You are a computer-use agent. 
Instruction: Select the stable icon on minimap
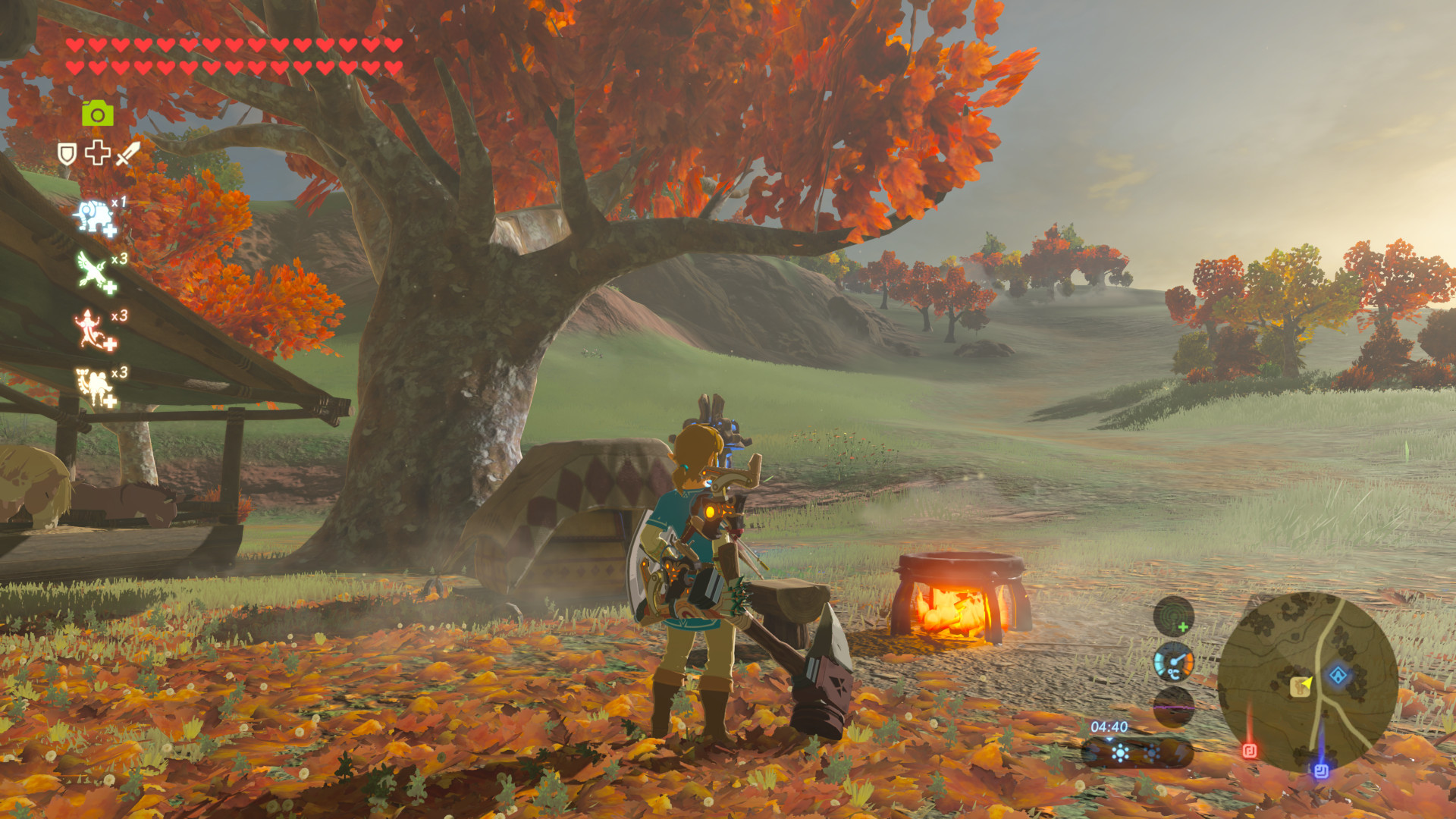point(1300,687)
